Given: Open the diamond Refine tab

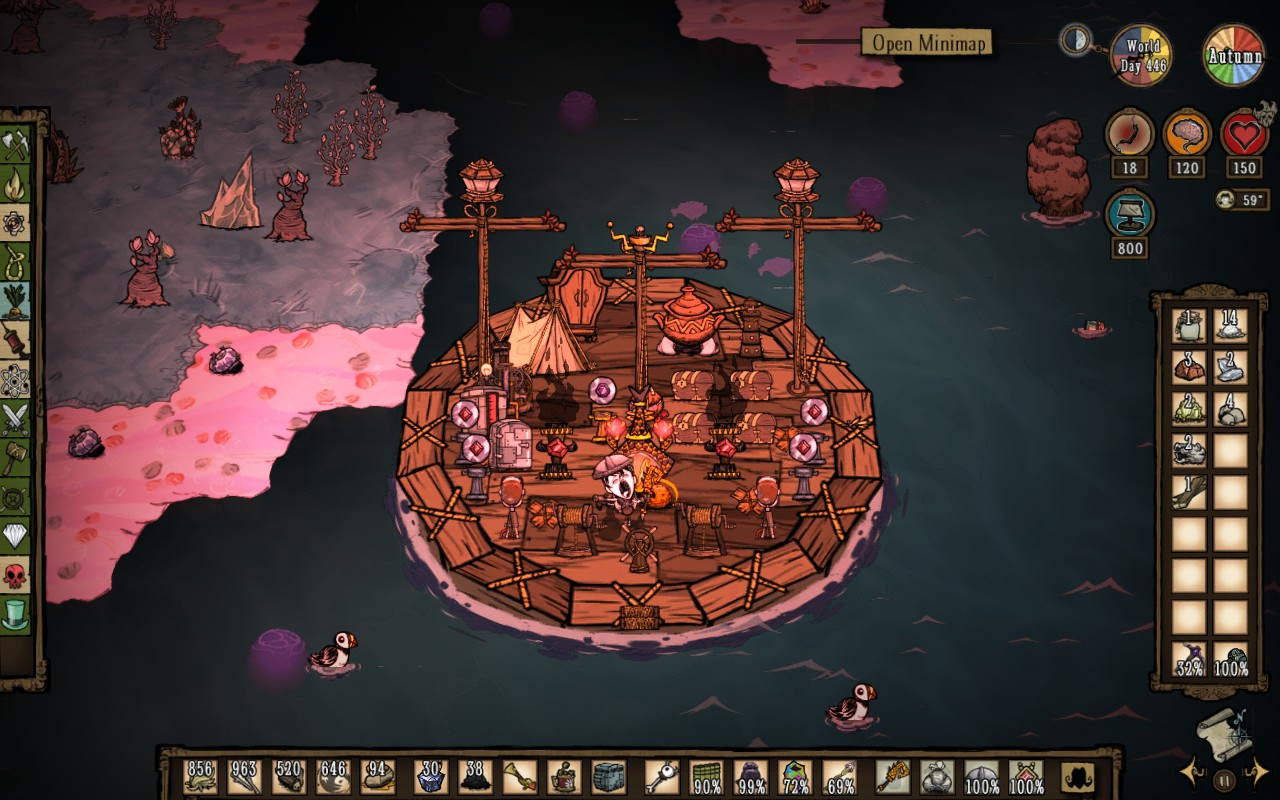Looking at the screenshot, I should click(x=16, y=536).
